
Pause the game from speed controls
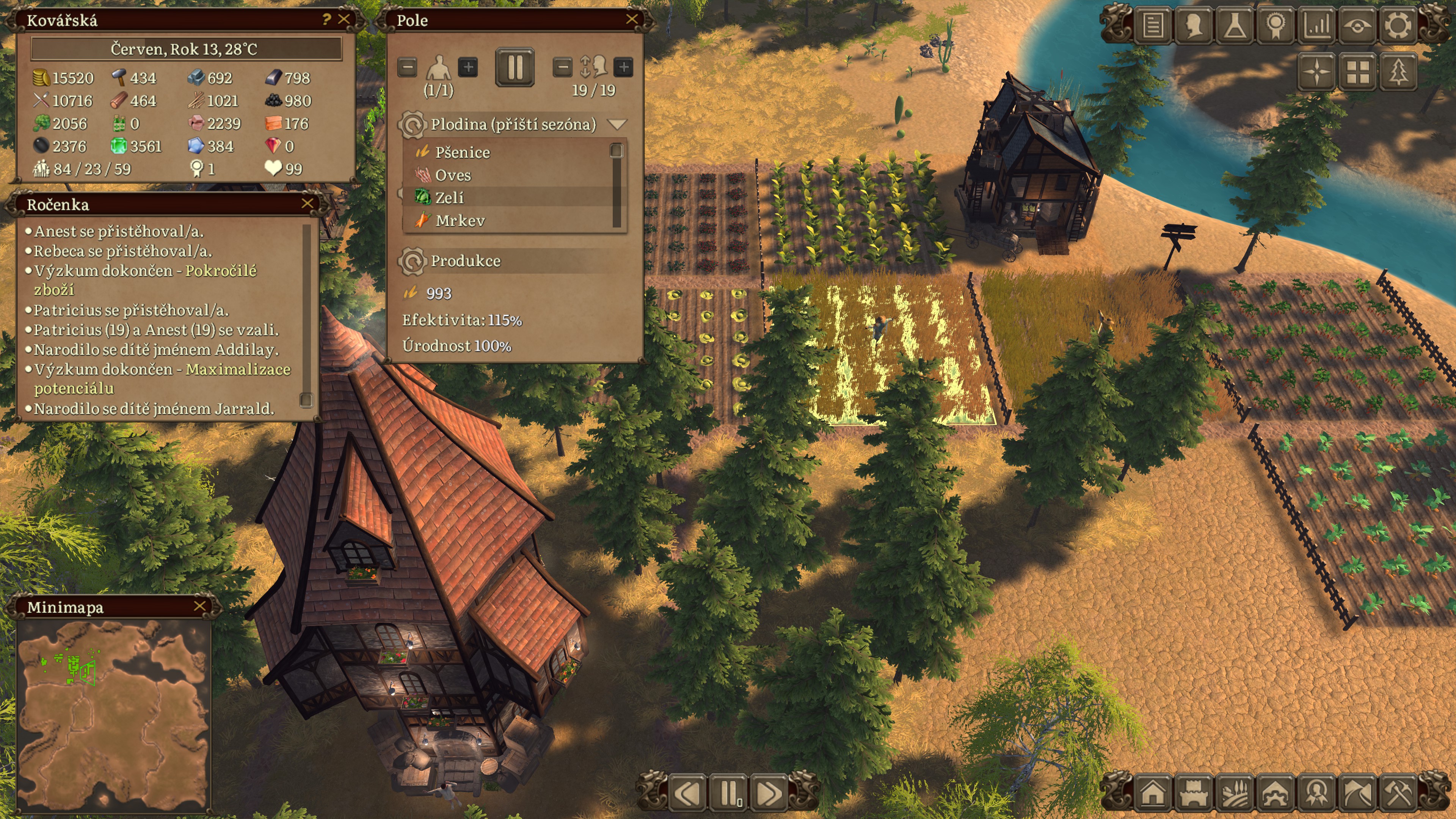(729, 793)
